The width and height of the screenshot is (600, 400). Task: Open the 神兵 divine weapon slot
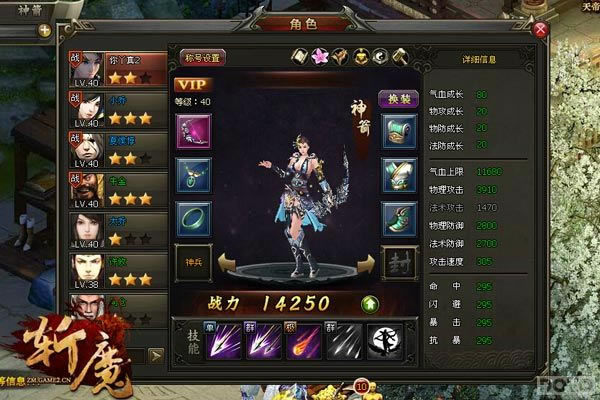tap(192, 262)
